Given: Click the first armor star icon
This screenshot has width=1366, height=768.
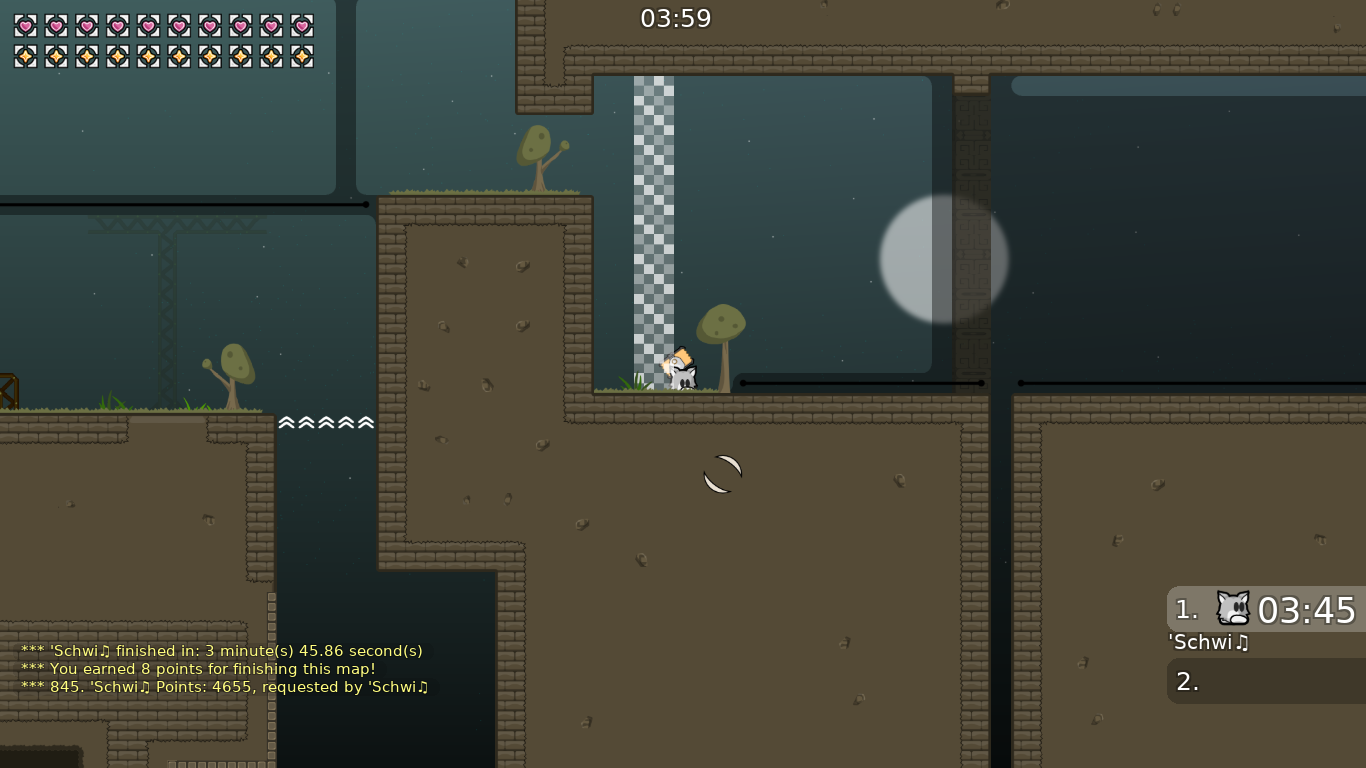Looking at the screenshot, I should pos(23,56).
